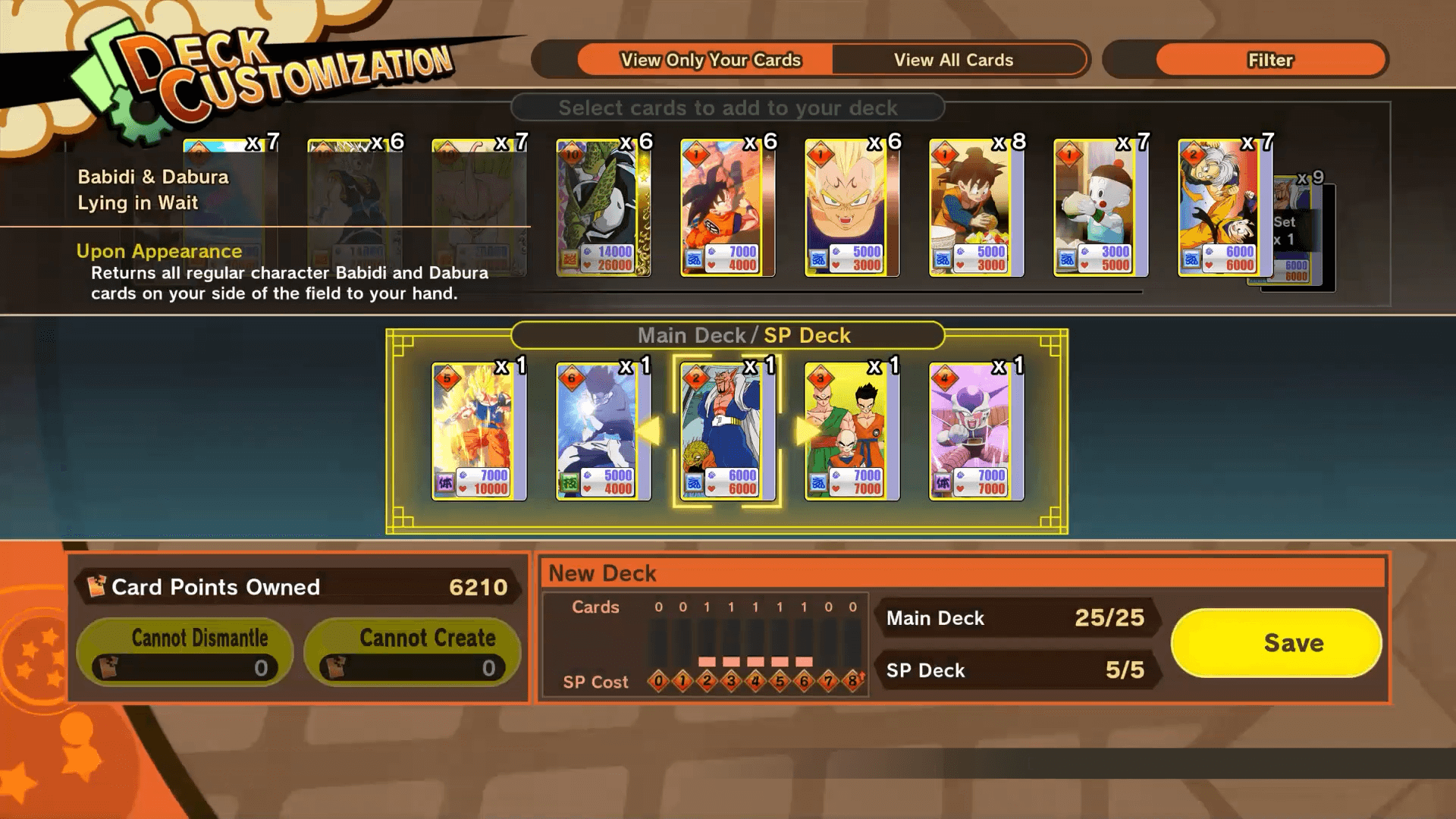The width and height of the screenshot is (1456, 819).
Task: Open the View Only Your Cards tab
Action: click(x=711, y=59)
